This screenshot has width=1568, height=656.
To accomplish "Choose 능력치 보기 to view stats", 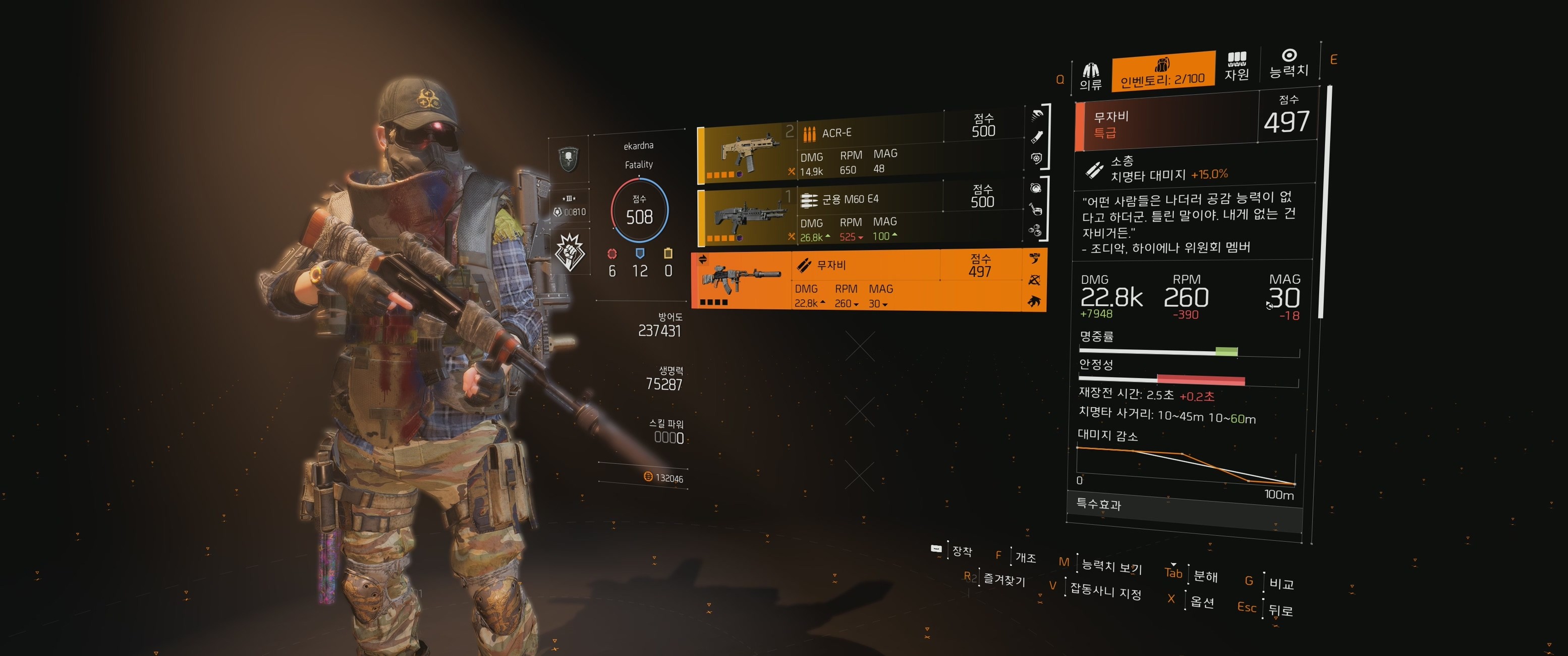I will [x=1111, y=566].
